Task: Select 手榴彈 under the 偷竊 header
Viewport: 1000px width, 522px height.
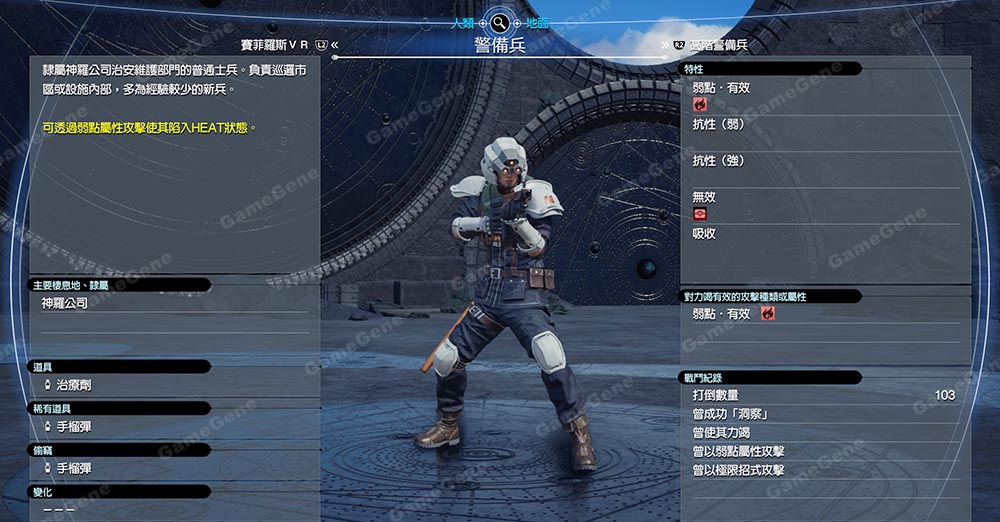Action: 73,468
